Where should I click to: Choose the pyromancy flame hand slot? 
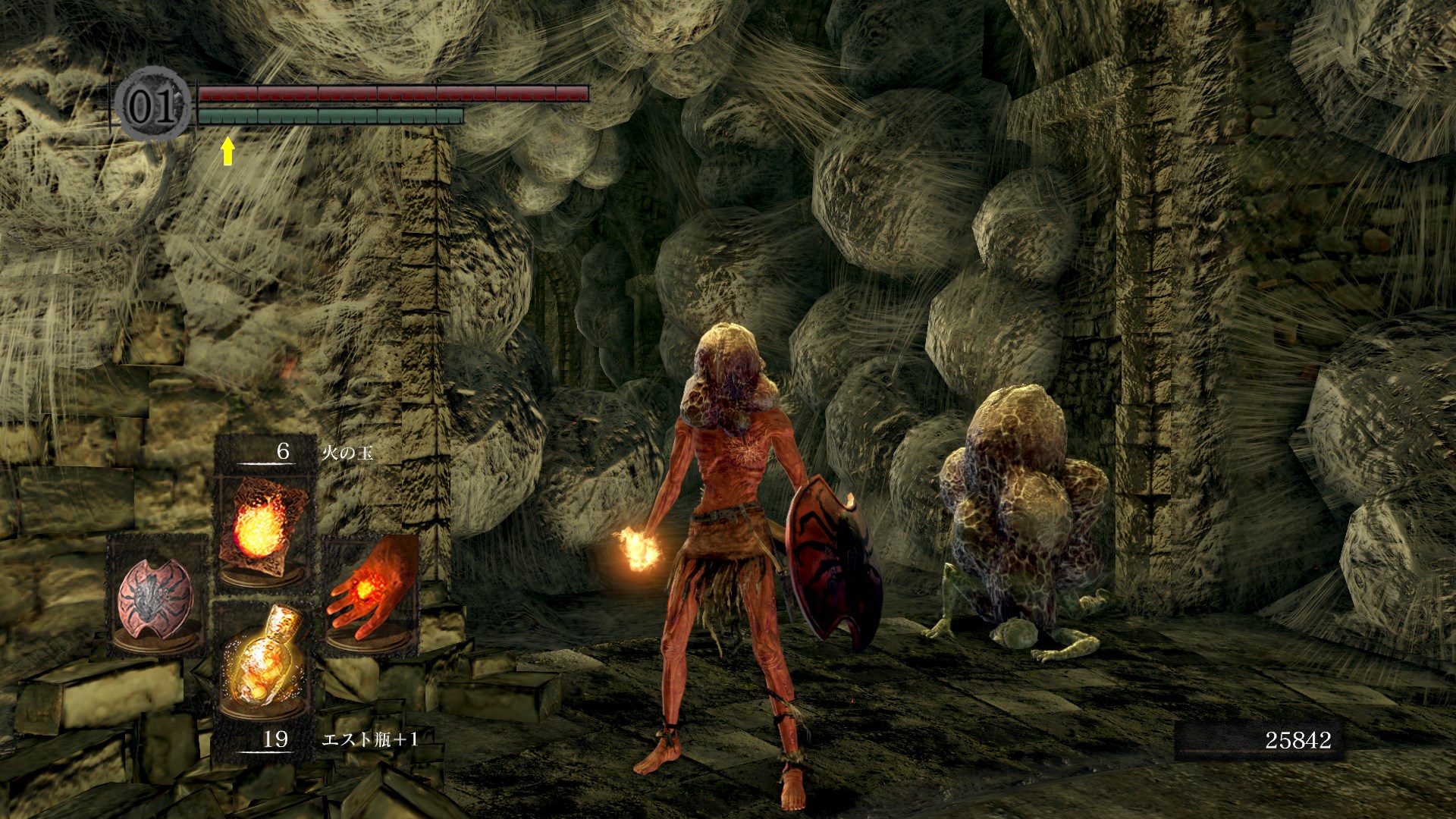[x=372, y=595]
